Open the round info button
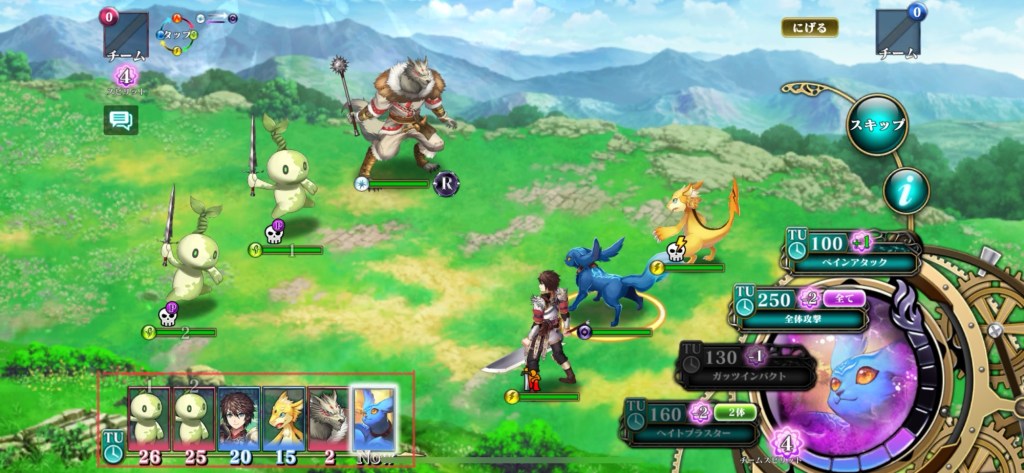 click(906, 190)
